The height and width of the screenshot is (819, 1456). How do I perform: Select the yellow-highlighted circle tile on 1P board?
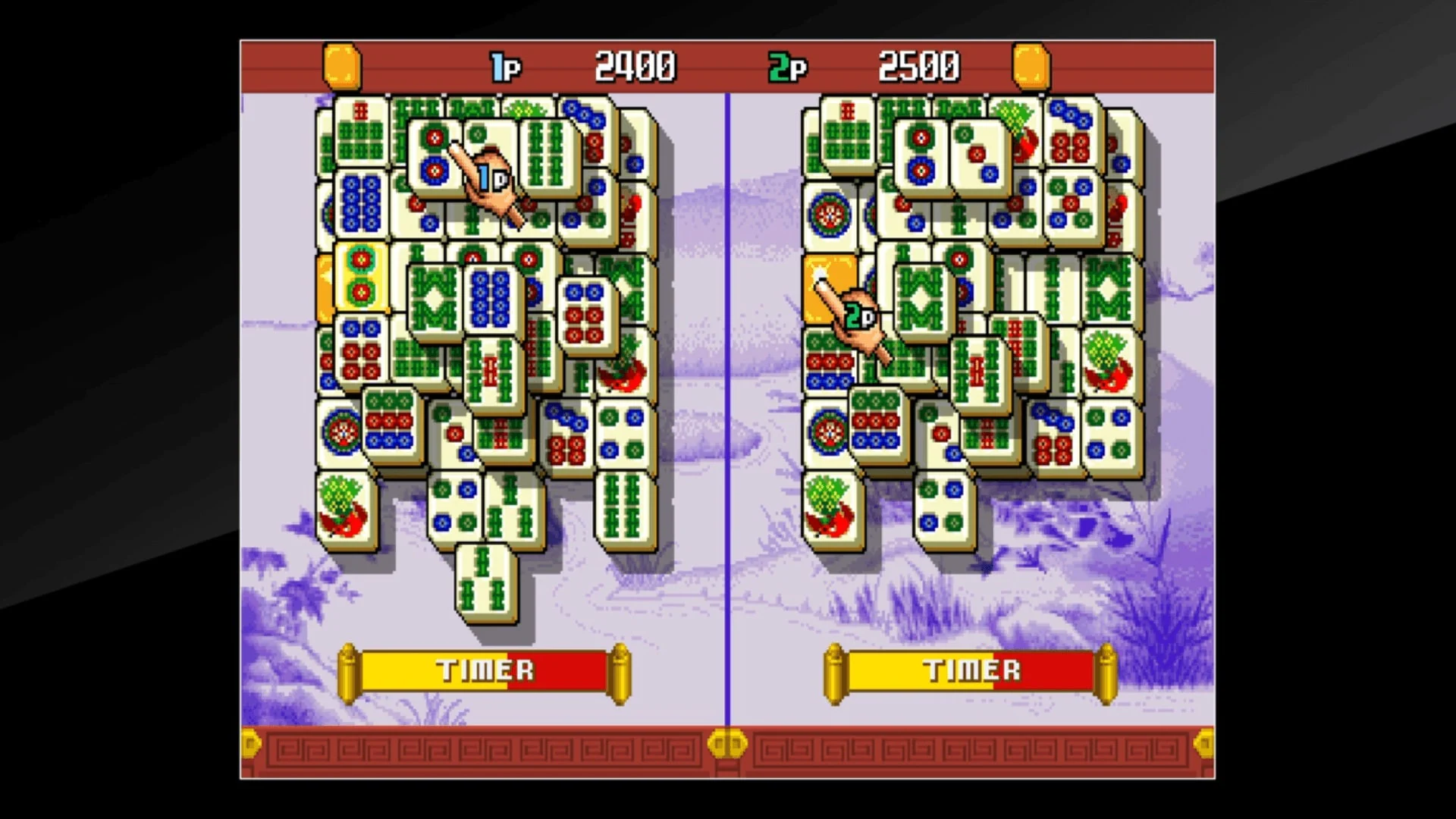359,278
